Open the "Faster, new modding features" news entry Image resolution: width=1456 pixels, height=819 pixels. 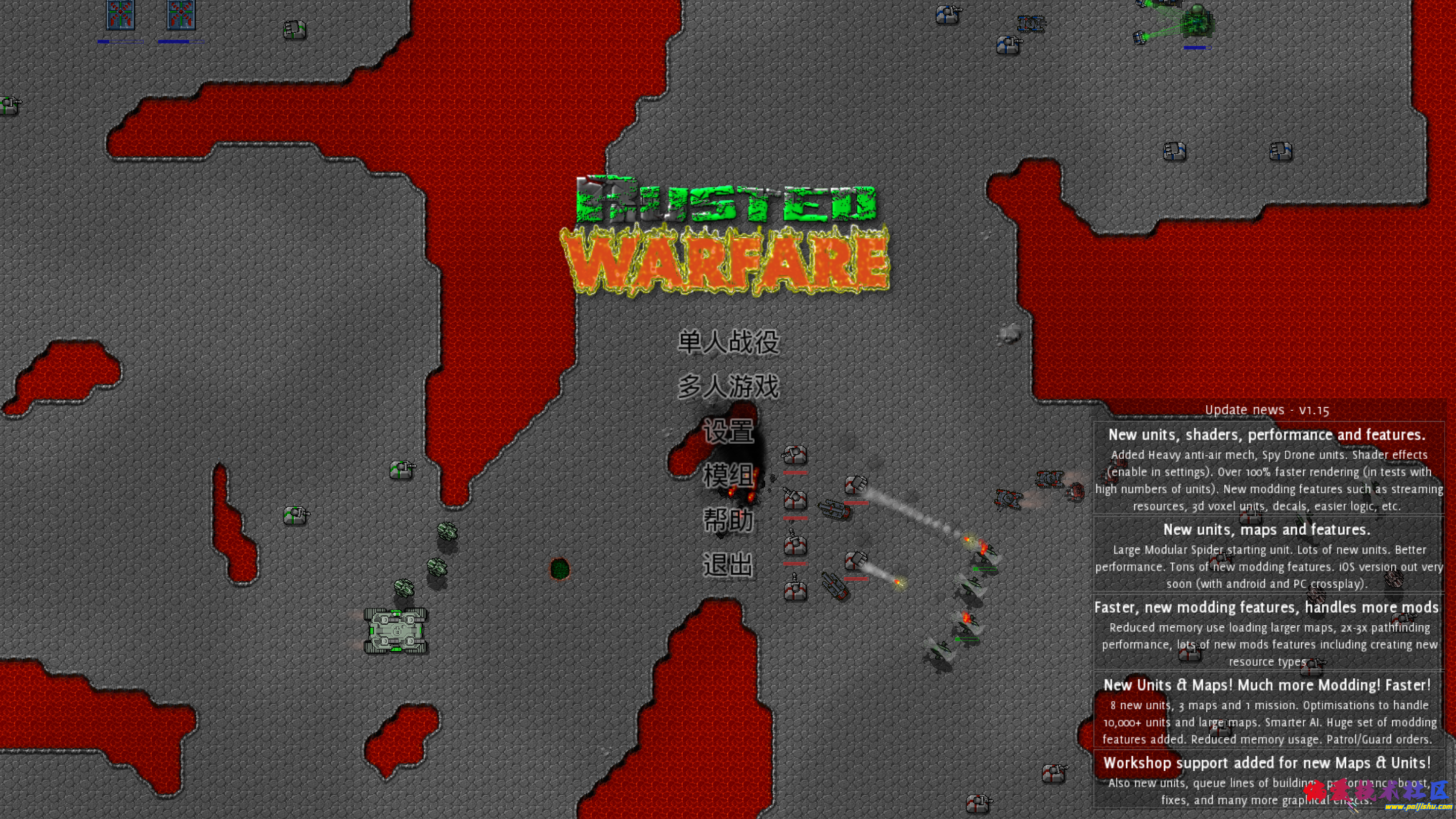click(x=1268, y=632)
